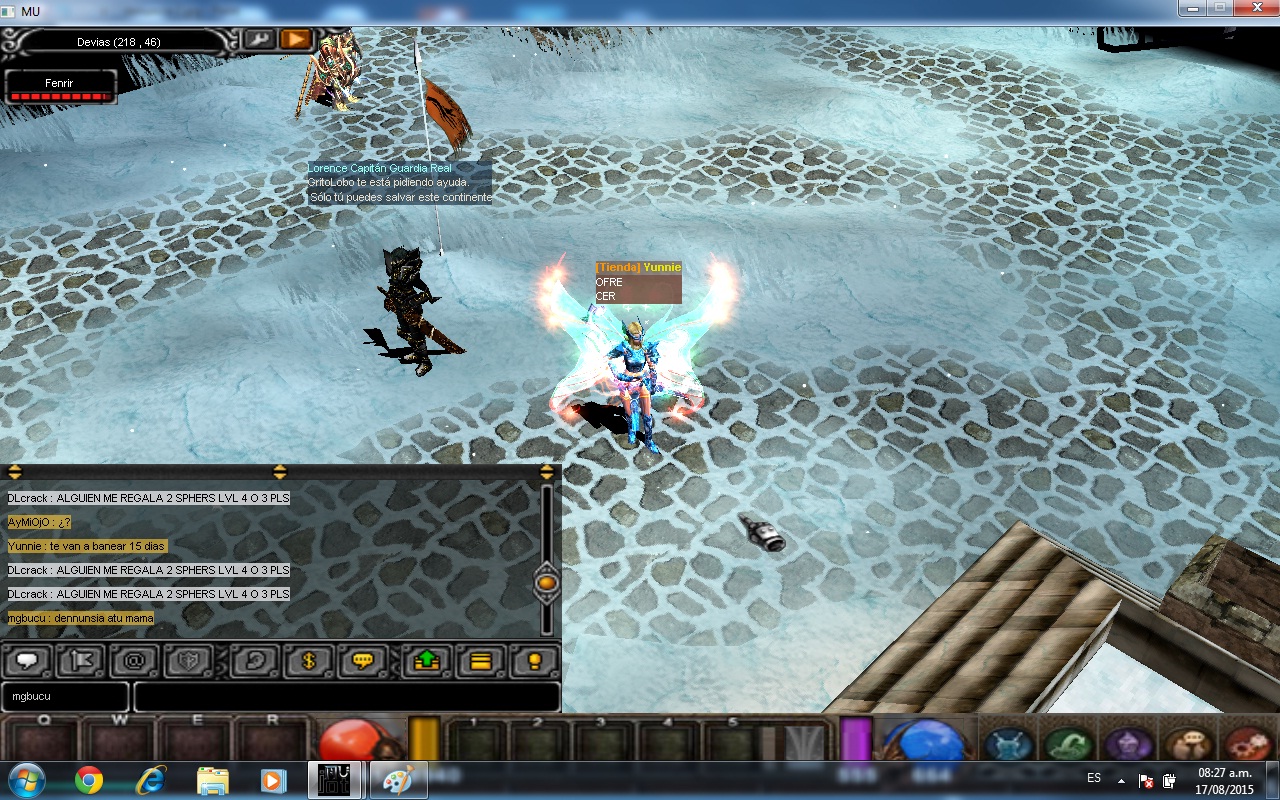Click the whisper name field showing mgbucu
This screenshot has width=1280, height=800.
[65, 696]
